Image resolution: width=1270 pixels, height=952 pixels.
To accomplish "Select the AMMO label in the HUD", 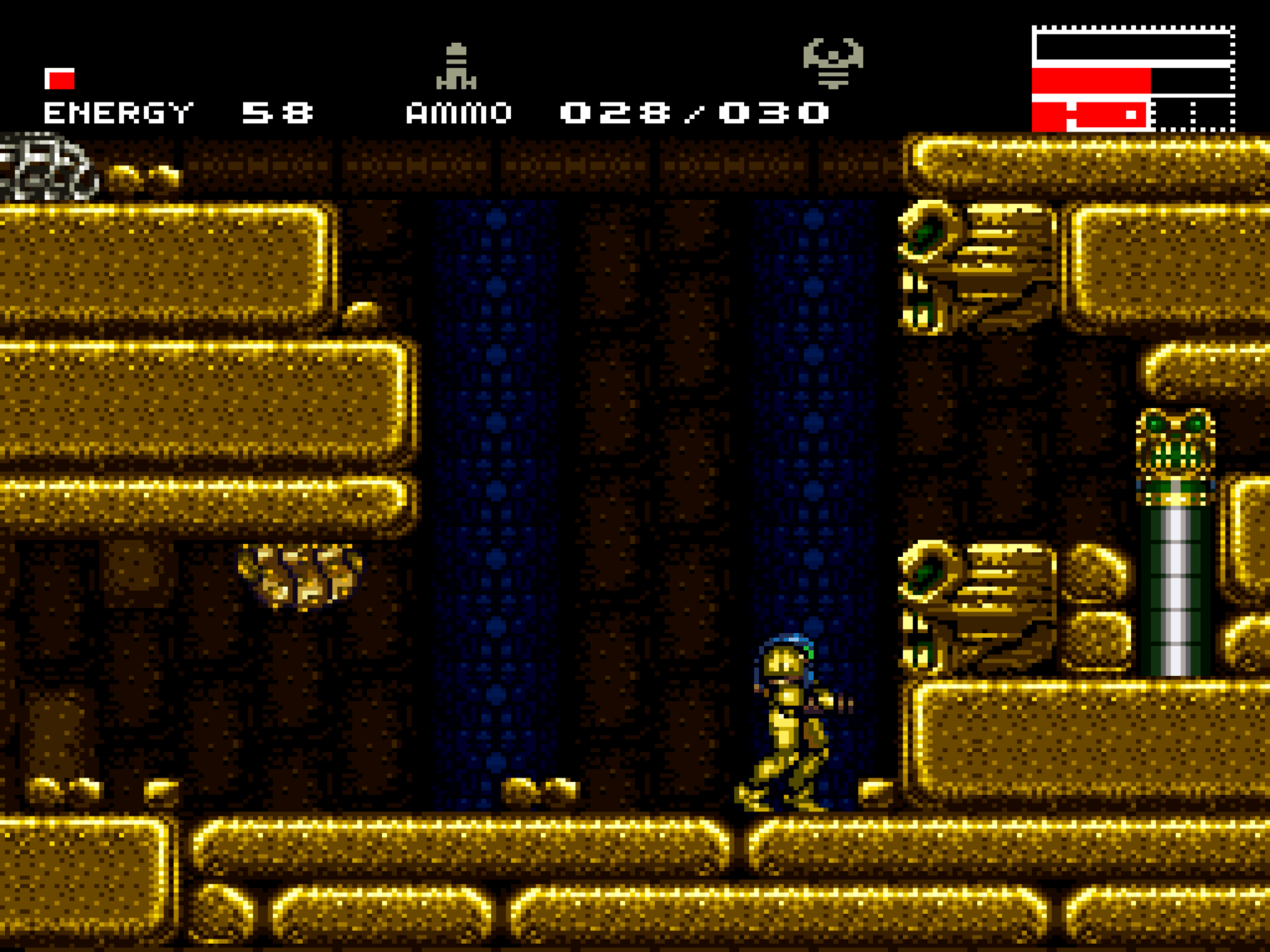I will pos(459,113).
